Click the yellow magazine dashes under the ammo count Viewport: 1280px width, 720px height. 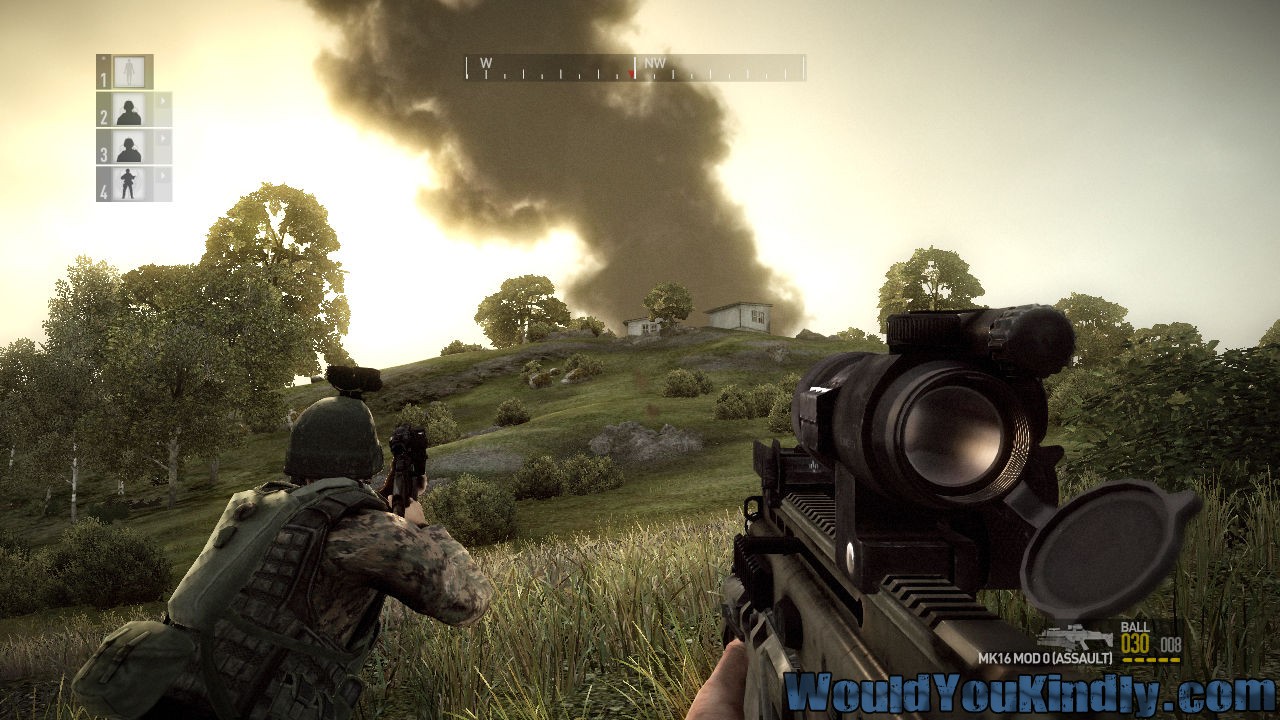coord(1151,659)
